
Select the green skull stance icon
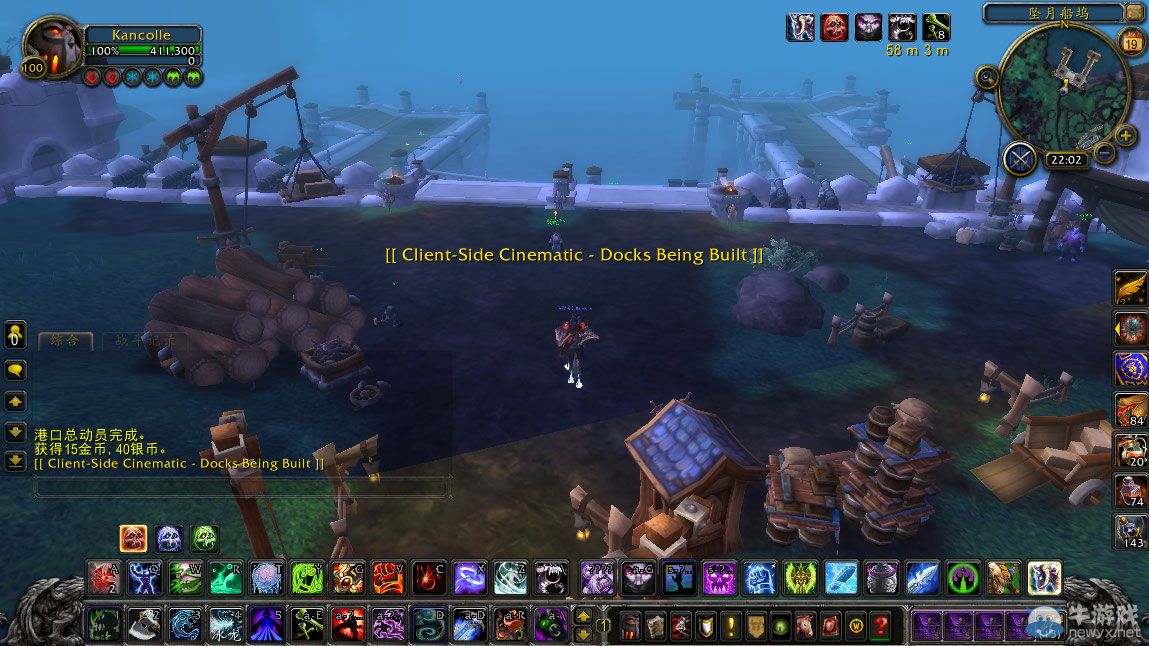pyautogui.click(x=204, y=538)
